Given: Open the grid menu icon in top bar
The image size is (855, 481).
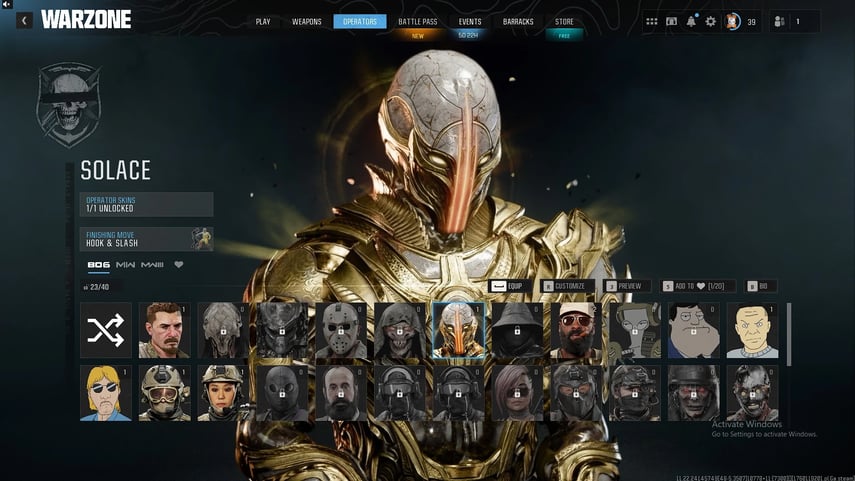Looking at the screenshot, I should click(x=652, y=21).
